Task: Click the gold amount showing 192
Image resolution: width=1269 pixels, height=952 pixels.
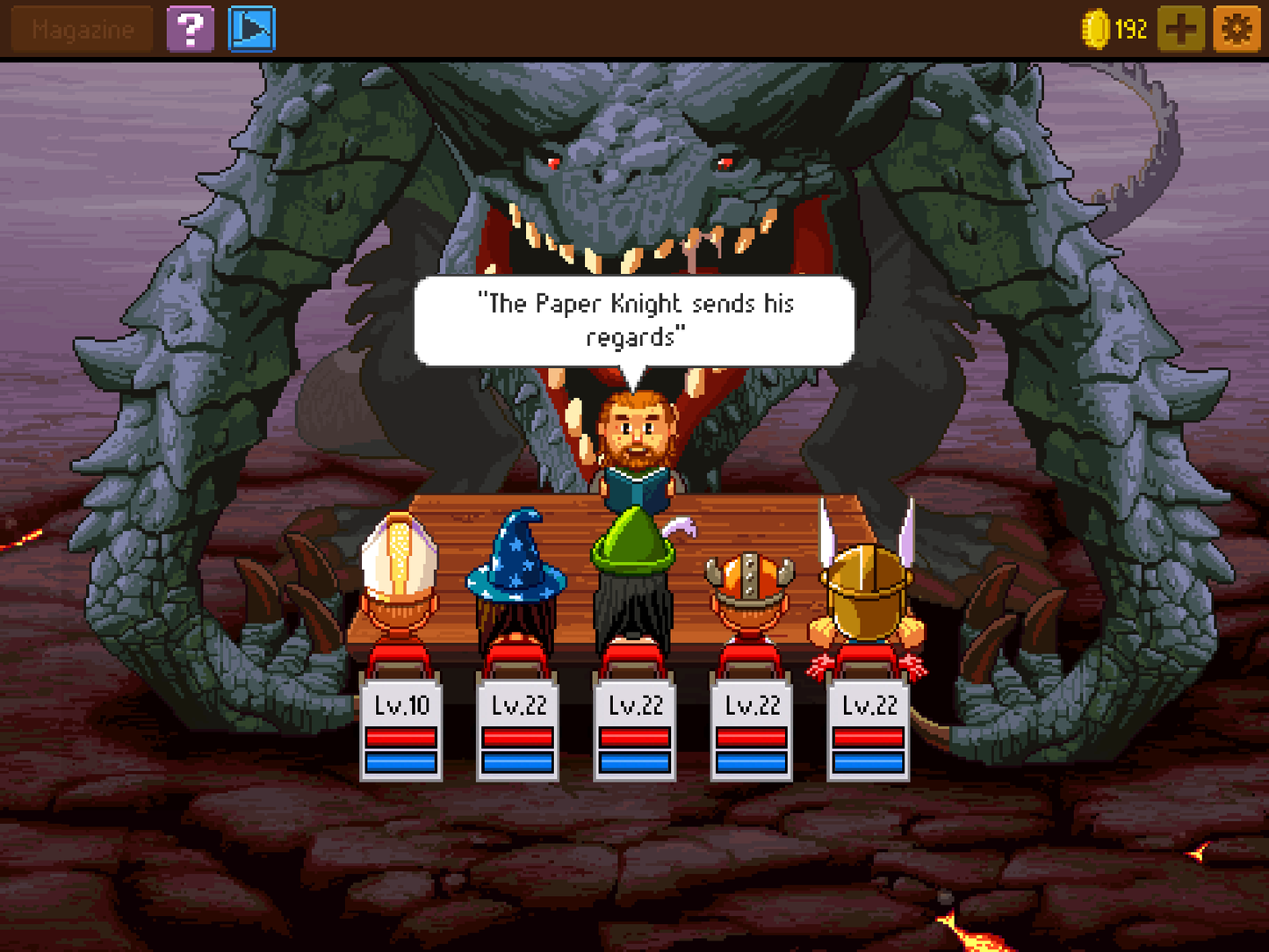Action: tap(1131, 28)
